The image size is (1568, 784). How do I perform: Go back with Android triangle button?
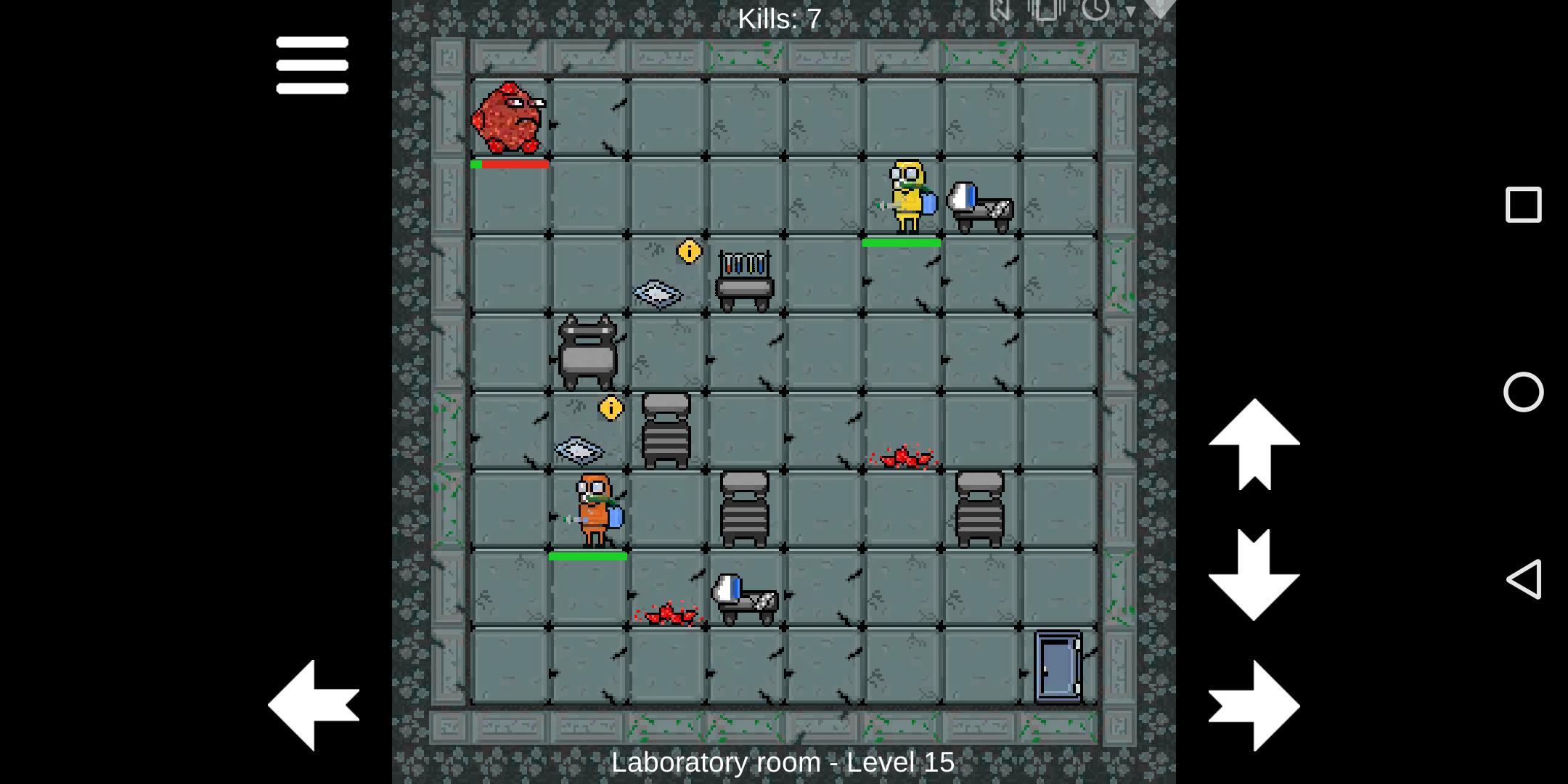pyautogui.click(x=1523, y=579)
